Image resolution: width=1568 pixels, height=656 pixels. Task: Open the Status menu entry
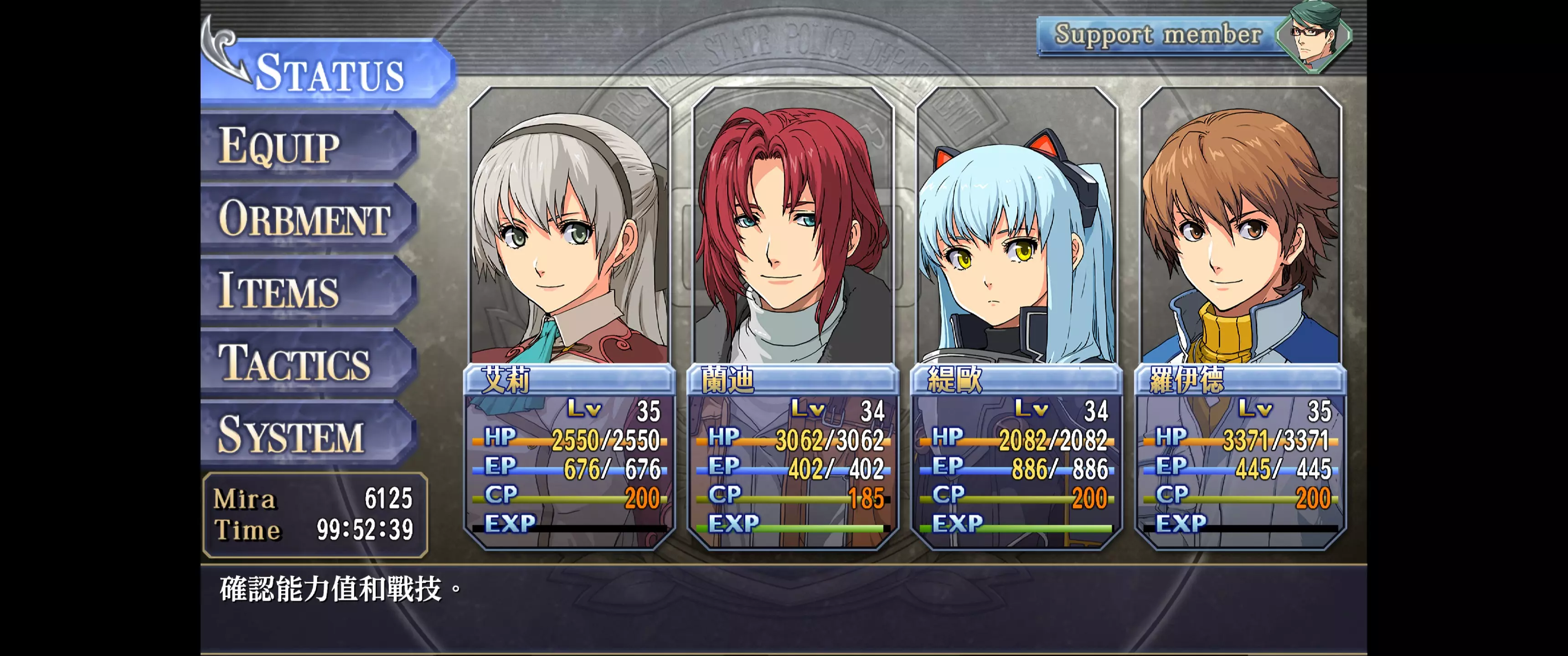click(x=329, y=73)
